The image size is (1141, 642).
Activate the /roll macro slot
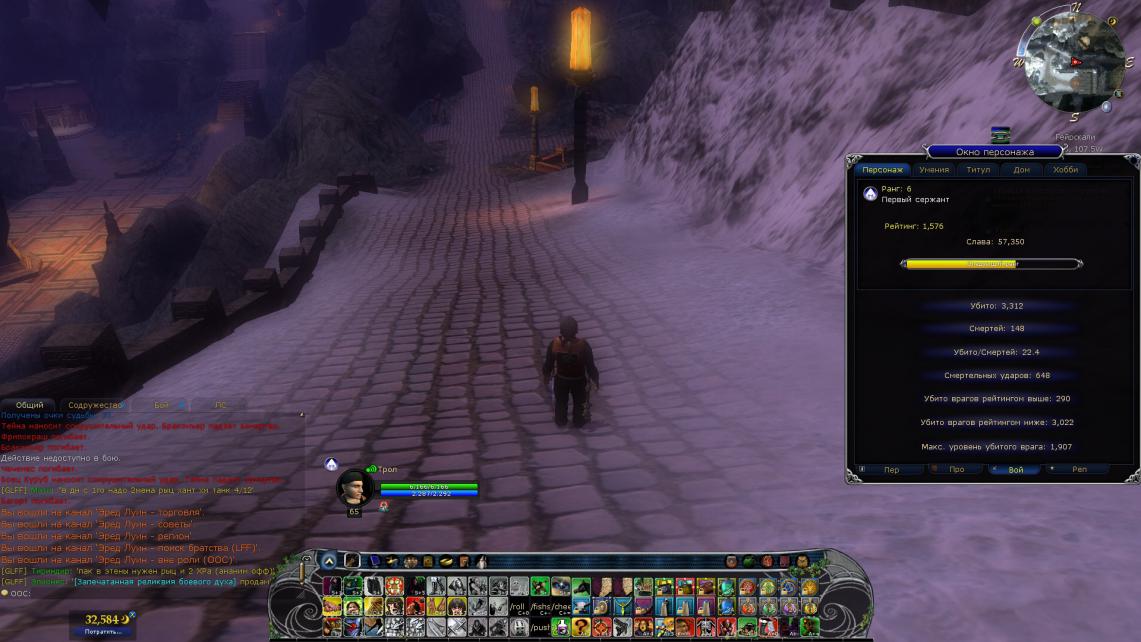517,606
